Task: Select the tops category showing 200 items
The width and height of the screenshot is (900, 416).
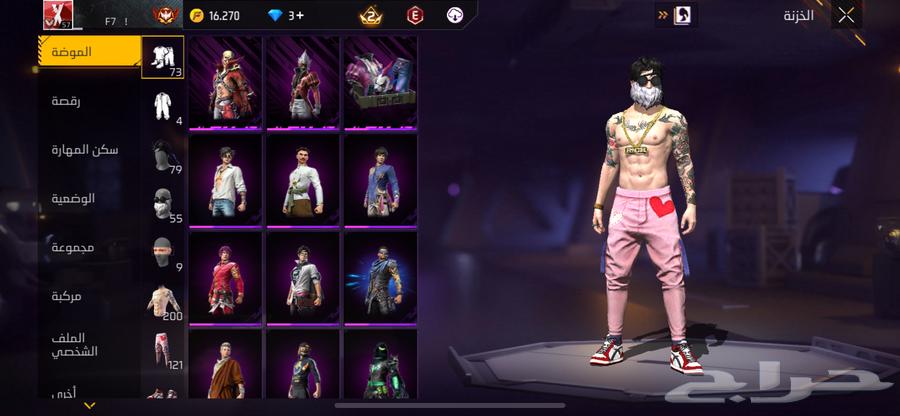Action: tap(163, 302)
